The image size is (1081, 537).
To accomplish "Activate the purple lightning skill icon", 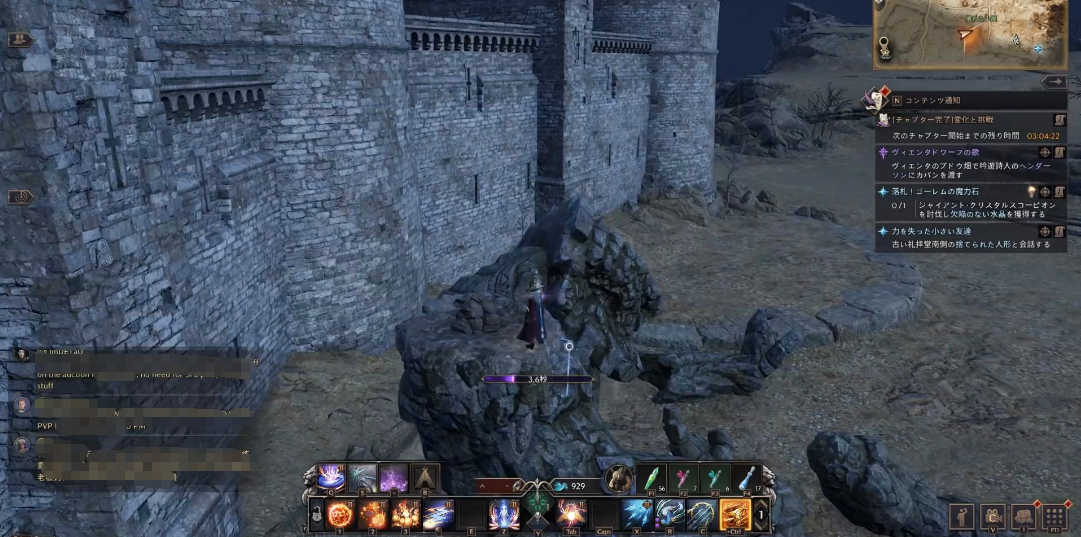I will [393, 478].
